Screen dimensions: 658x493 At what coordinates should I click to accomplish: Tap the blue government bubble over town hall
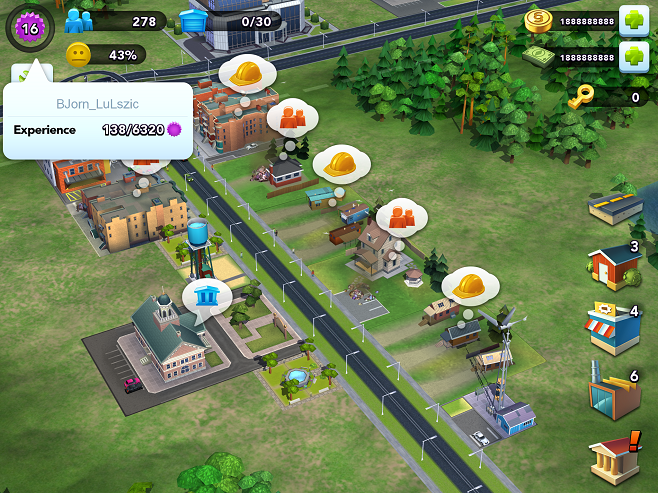pos(207,295)
